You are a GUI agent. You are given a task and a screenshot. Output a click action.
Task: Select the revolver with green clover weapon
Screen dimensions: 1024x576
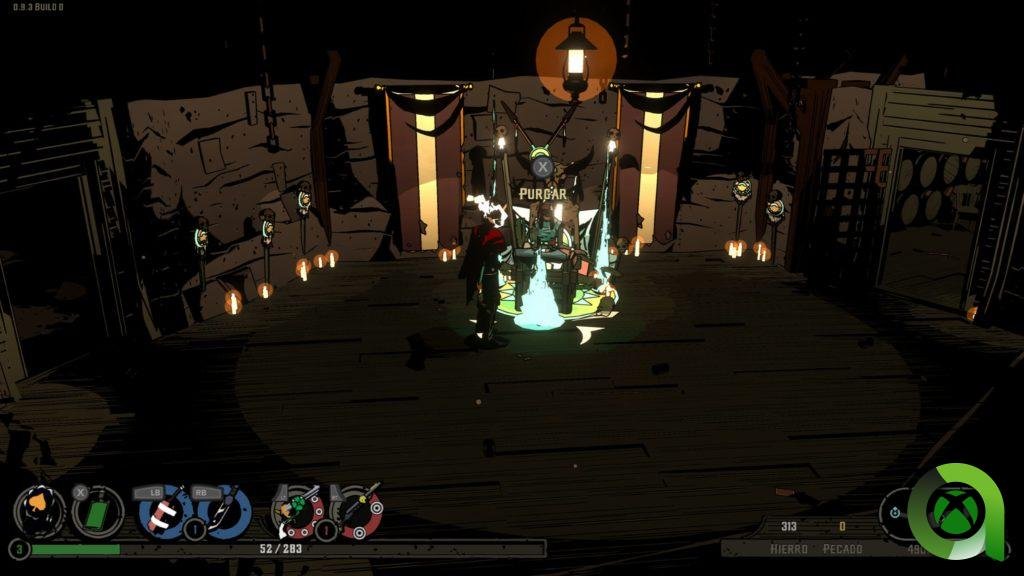coord(297,511)
